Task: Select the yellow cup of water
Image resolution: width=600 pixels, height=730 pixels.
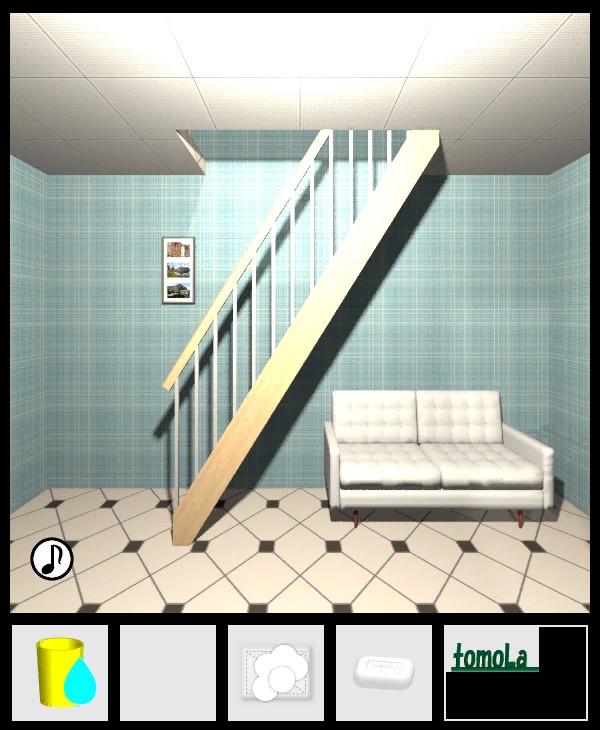Action: click(60, 673)
